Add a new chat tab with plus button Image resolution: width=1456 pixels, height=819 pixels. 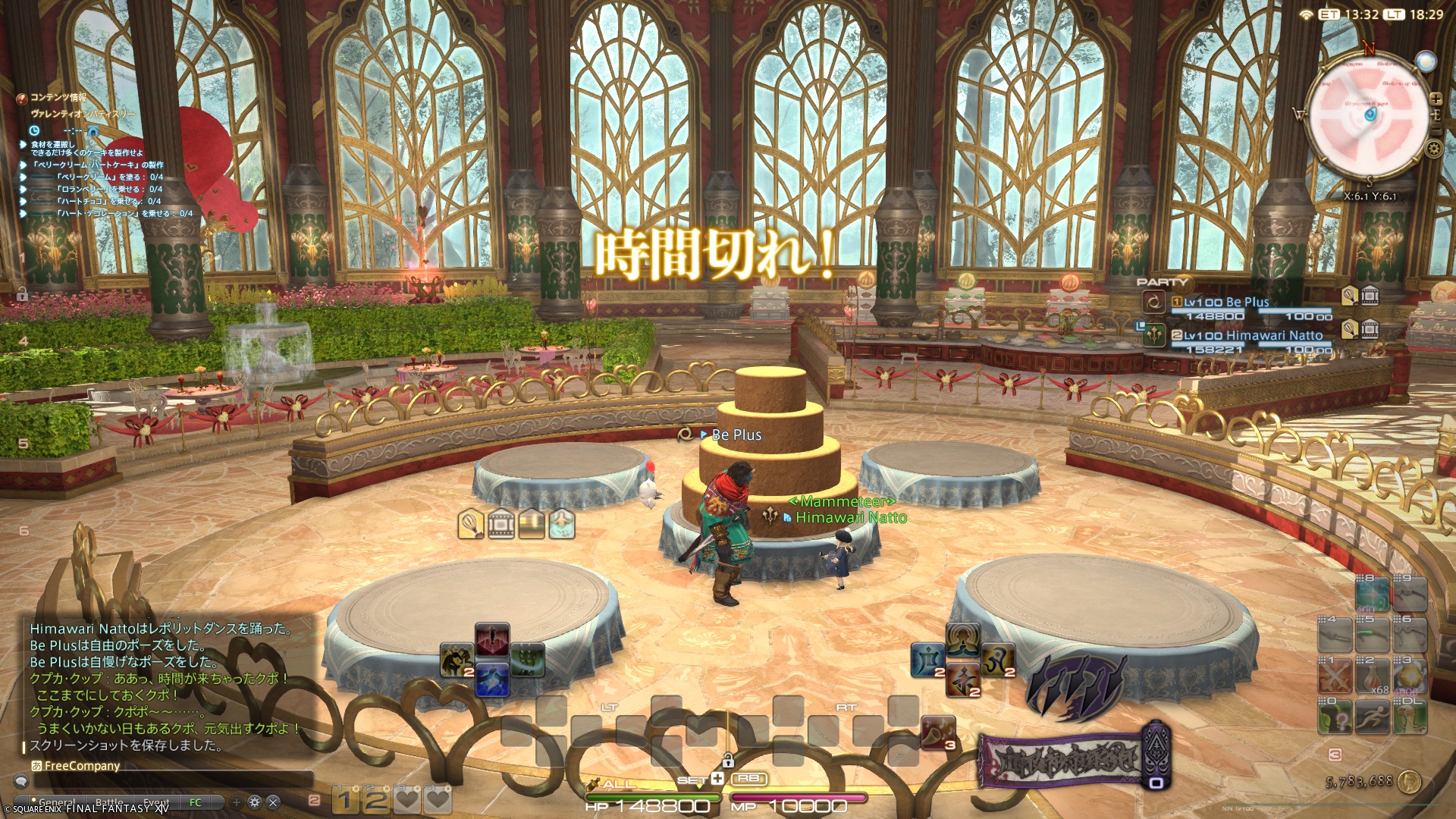click(237, 802)
